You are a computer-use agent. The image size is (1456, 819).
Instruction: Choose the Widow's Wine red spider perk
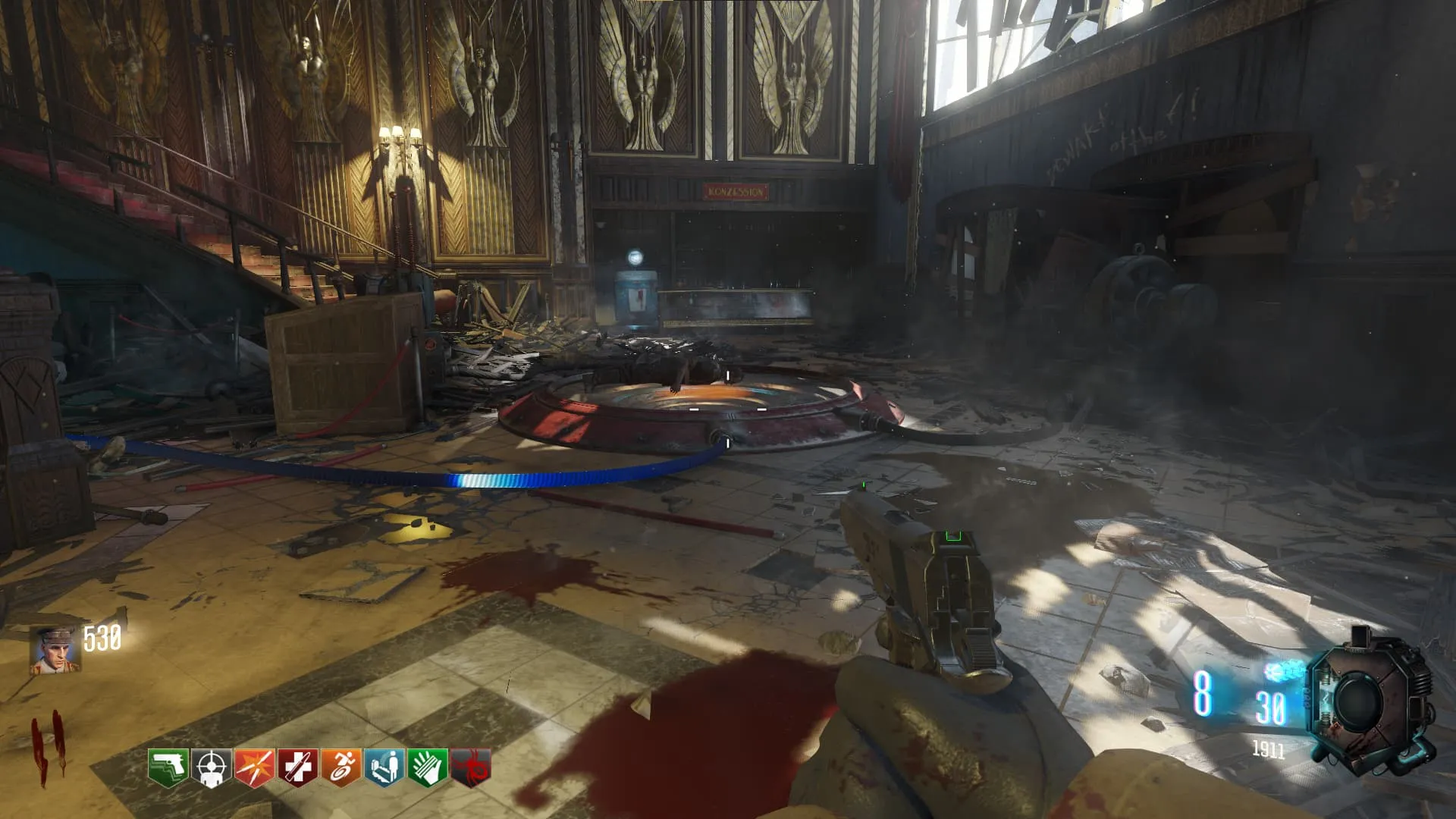(x=470, y=767)
